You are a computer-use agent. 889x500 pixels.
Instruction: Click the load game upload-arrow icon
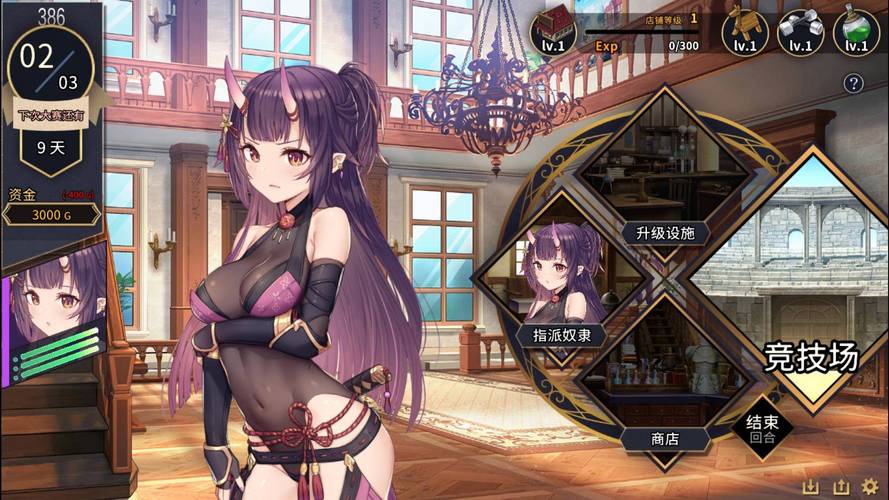click(x=840, y=486)
